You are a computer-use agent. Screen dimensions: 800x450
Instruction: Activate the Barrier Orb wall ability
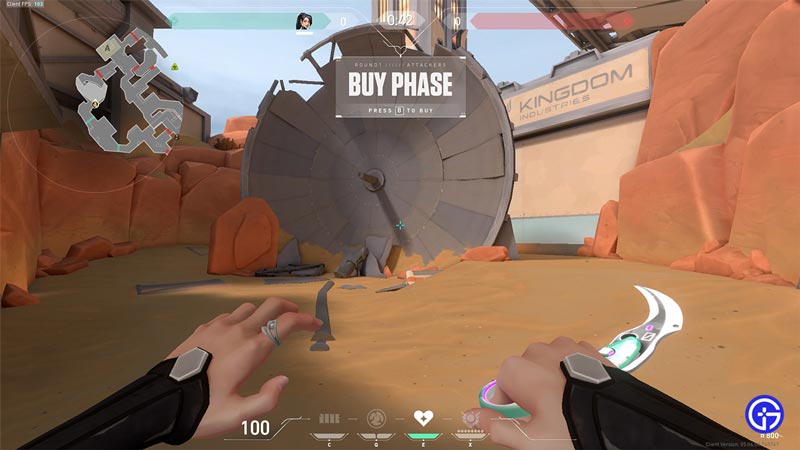(x=329, y=417)
